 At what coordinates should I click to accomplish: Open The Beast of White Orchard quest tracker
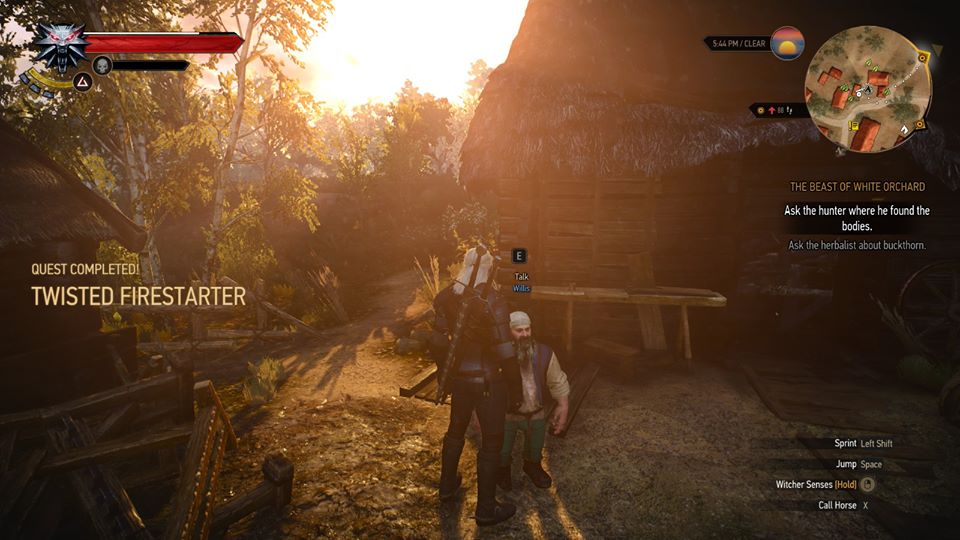[x=857, y=187]
